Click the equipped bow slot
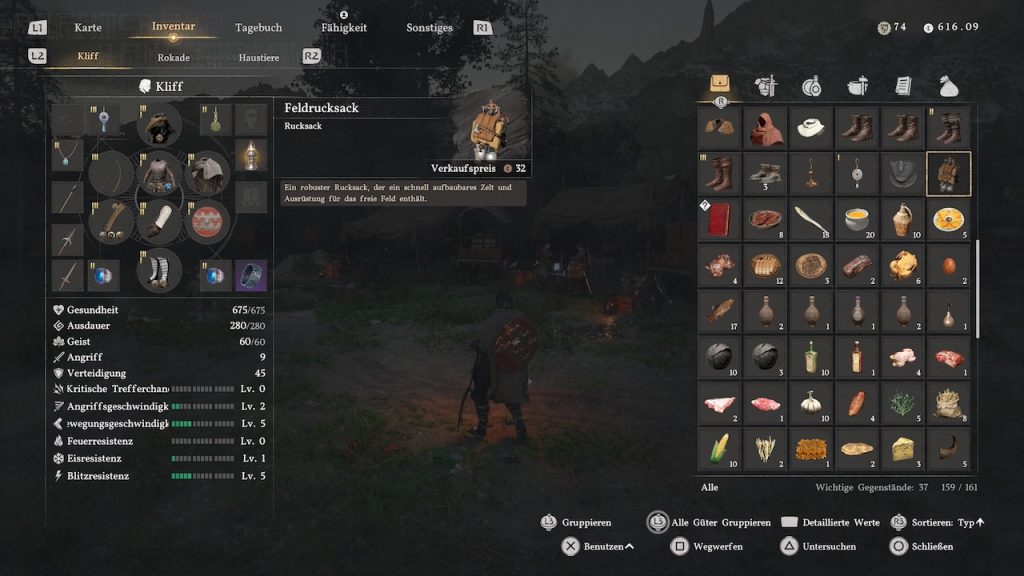Image resolution: width=1024 pixels, height=576 pixels. point(111,173)
